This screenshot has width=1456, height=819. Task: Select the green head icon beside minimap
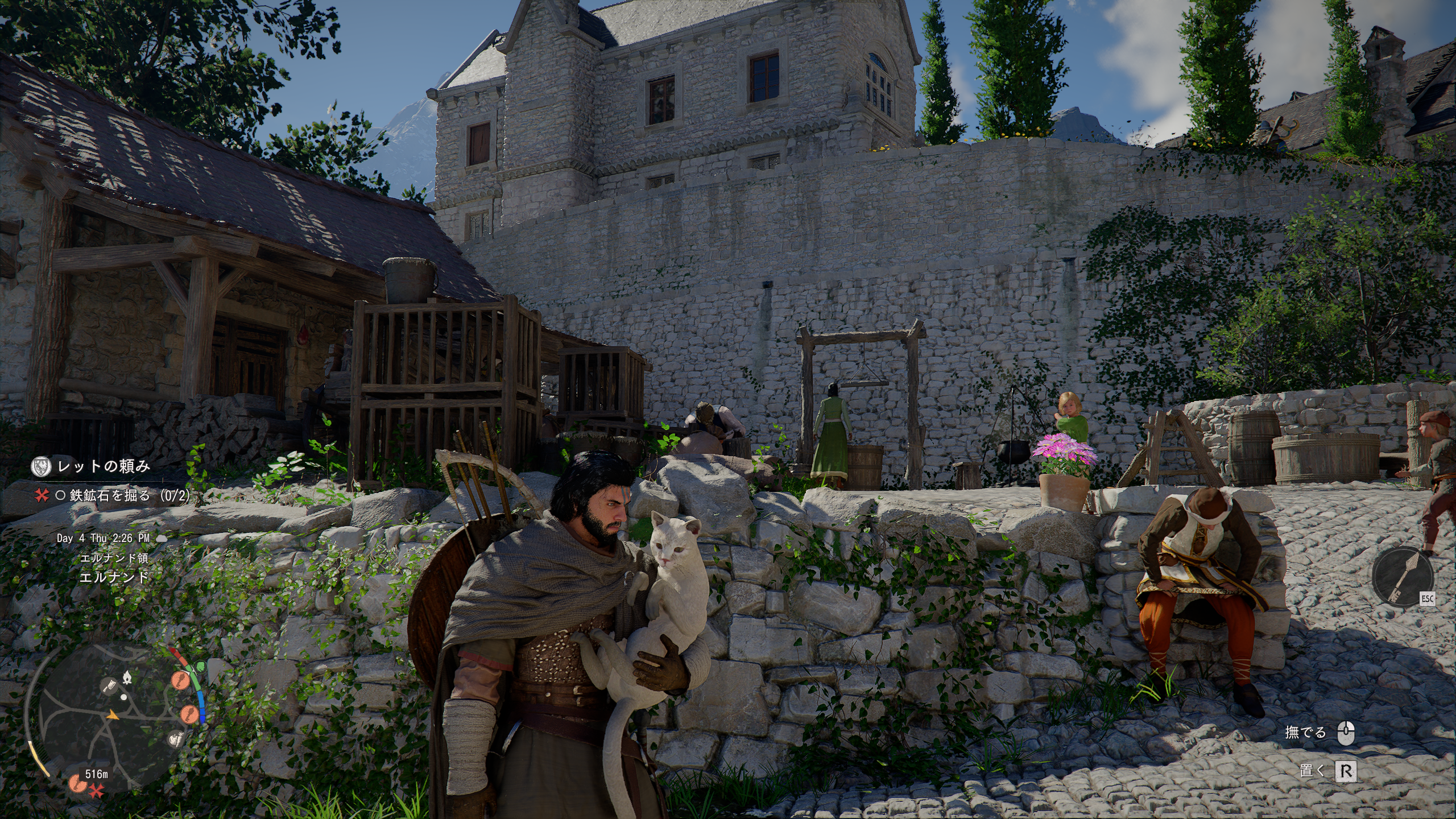[x=200, y=666]
